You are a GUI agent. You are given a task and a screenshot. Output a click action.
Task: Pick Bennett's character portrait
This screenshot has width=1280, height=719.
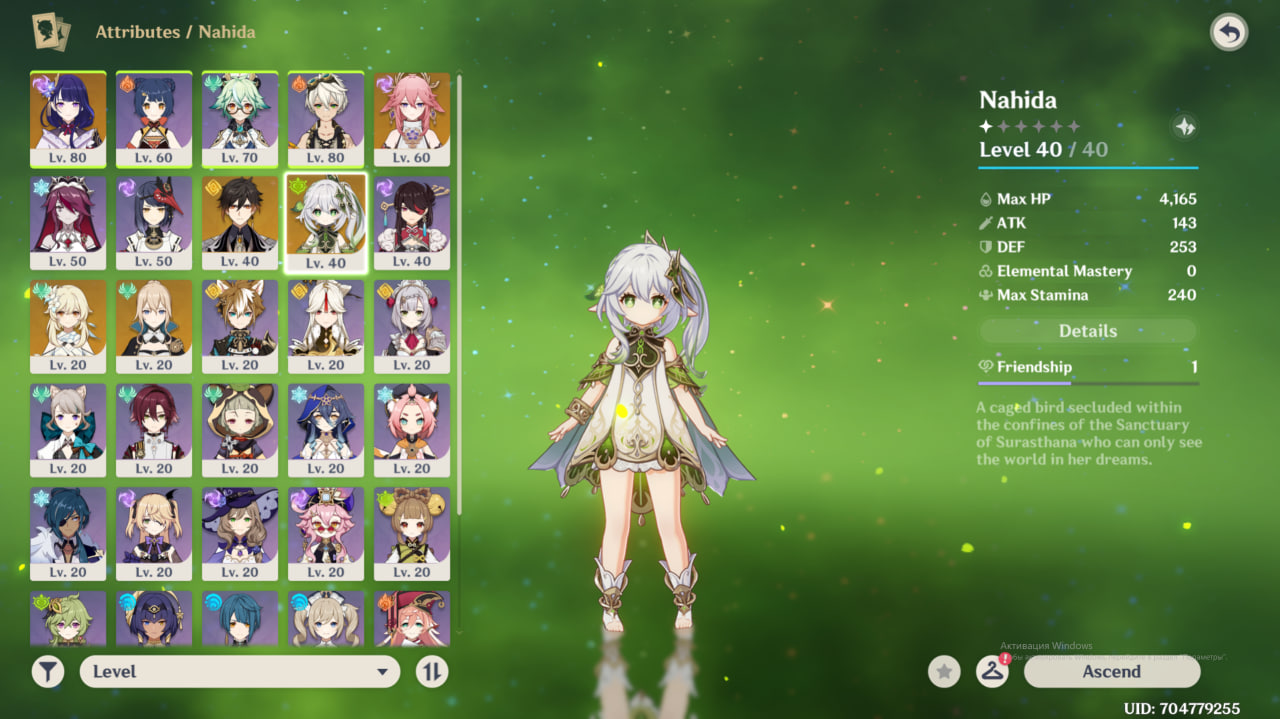pos(326,118)
